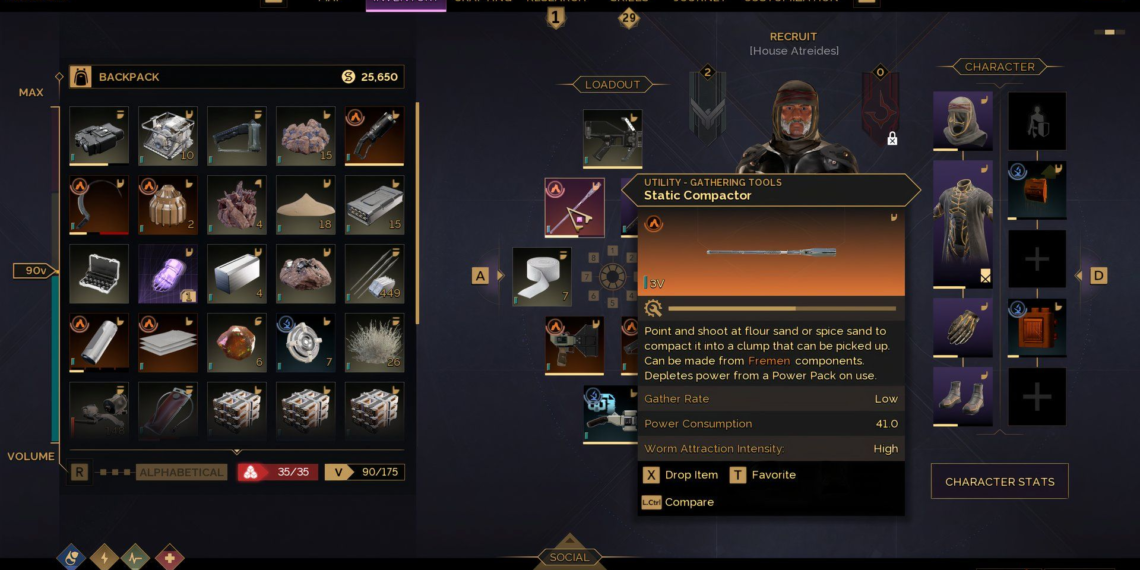Select the equipped gloves slot

pos(962,328)
